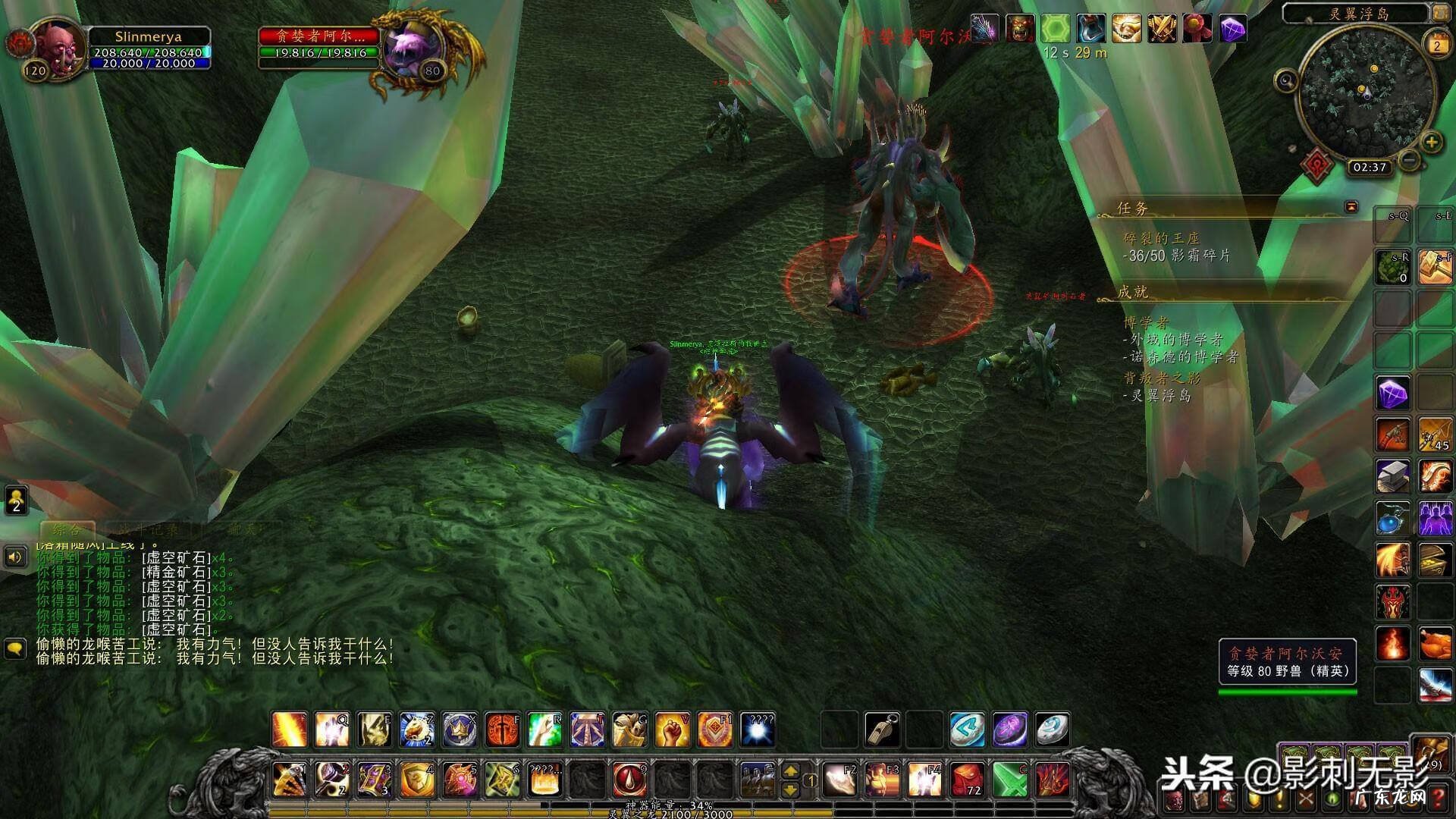Collapse the quest objective tracker
1456x819 pixels.
coord(1351,206)
